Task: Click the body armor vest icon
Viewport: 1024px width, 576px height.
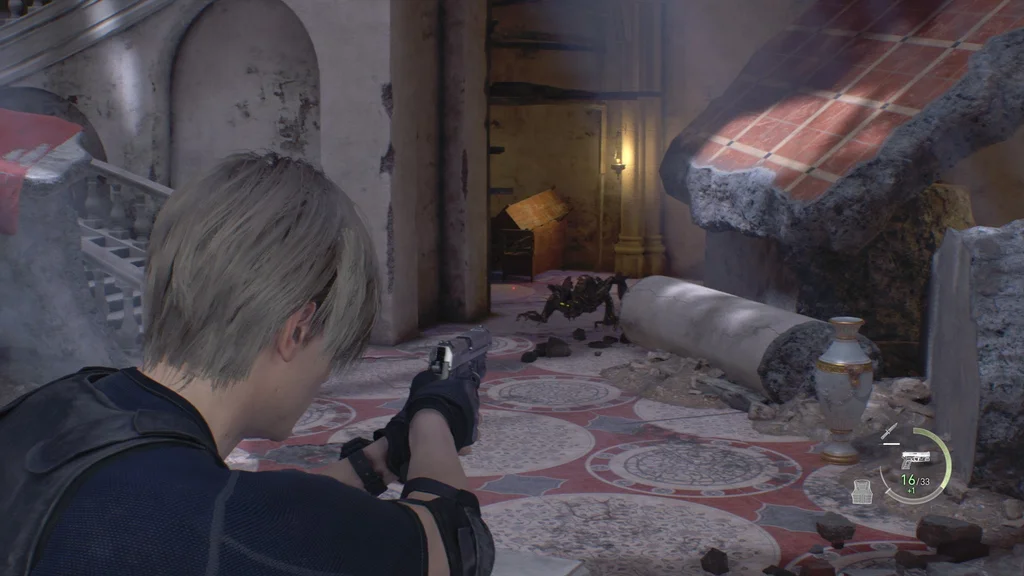Action: coord(862,491)
